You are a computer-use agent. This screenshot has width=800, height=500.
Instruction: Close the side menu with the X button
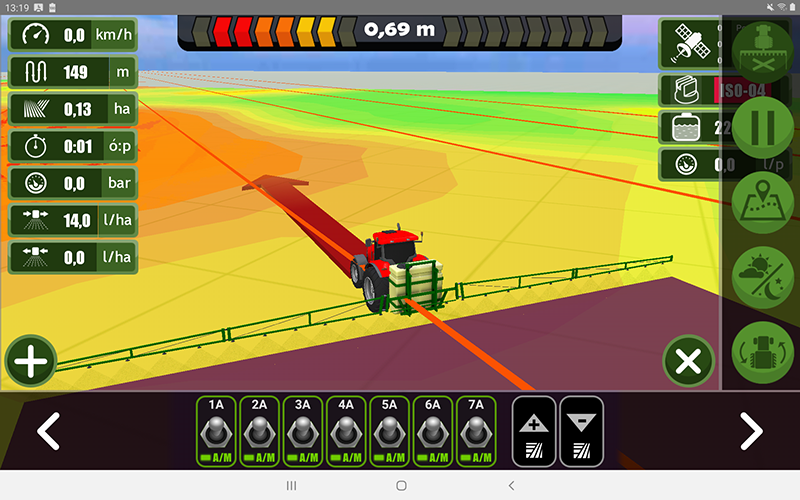pyautogui.click(x=688, y=361)
